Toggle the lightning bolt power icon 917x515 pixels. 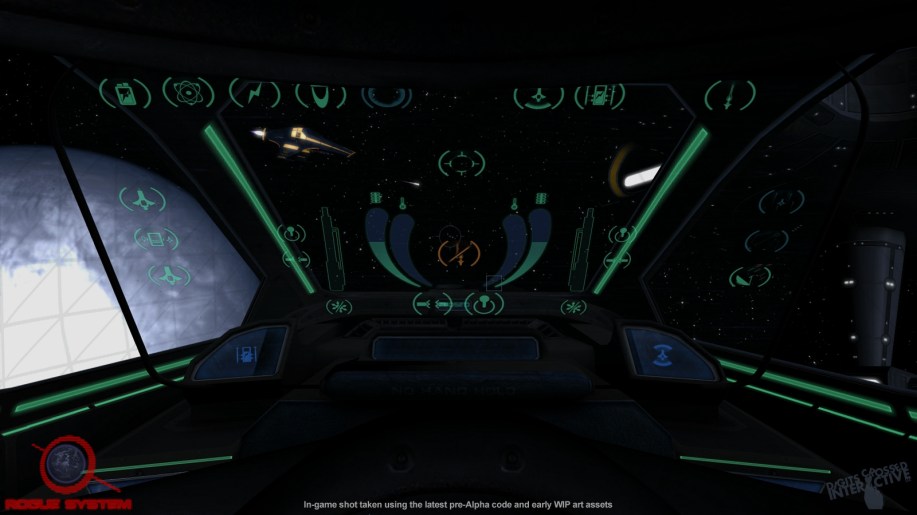255,94
